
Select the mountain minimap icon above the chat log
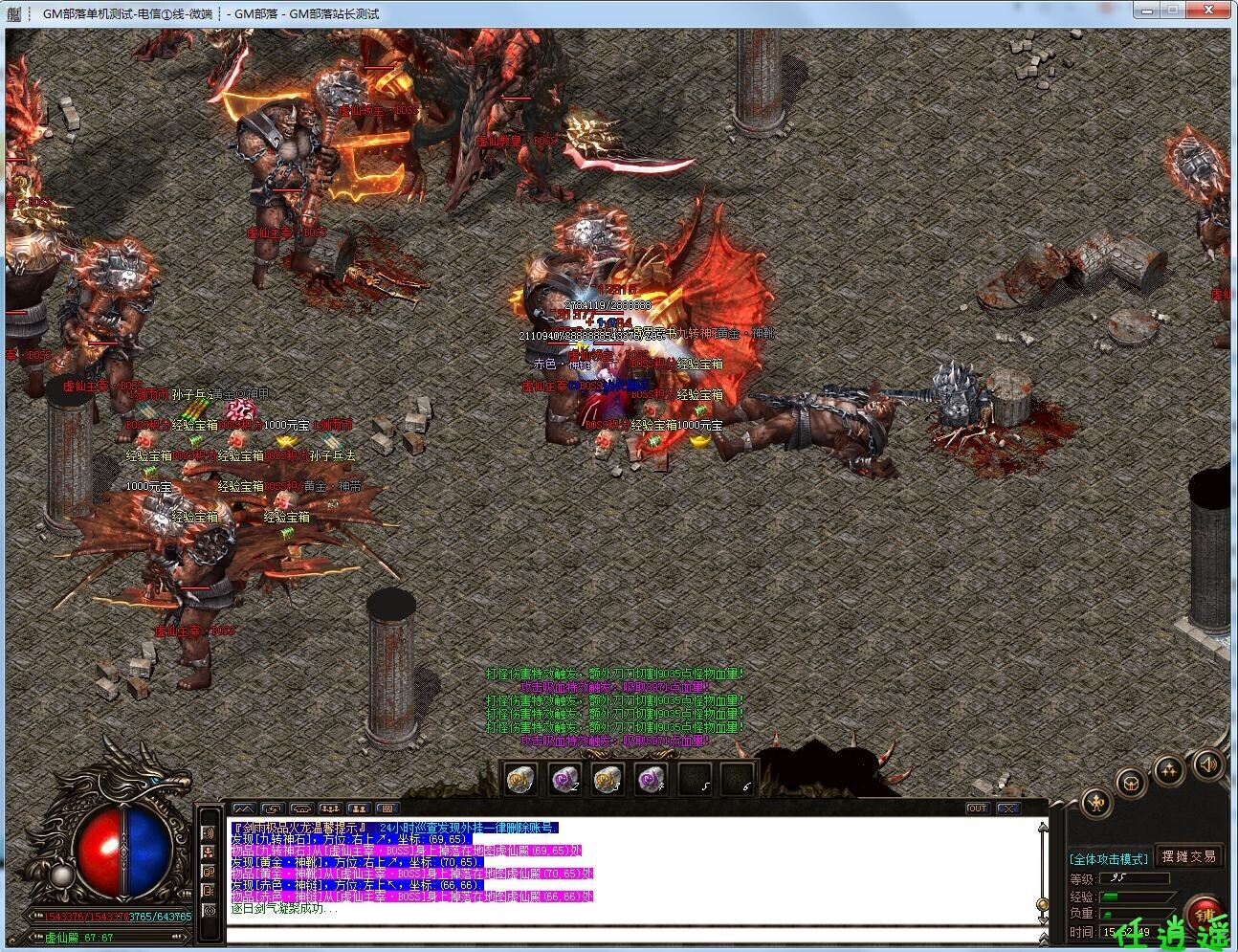pyautogui.click(x=244, y=809)
